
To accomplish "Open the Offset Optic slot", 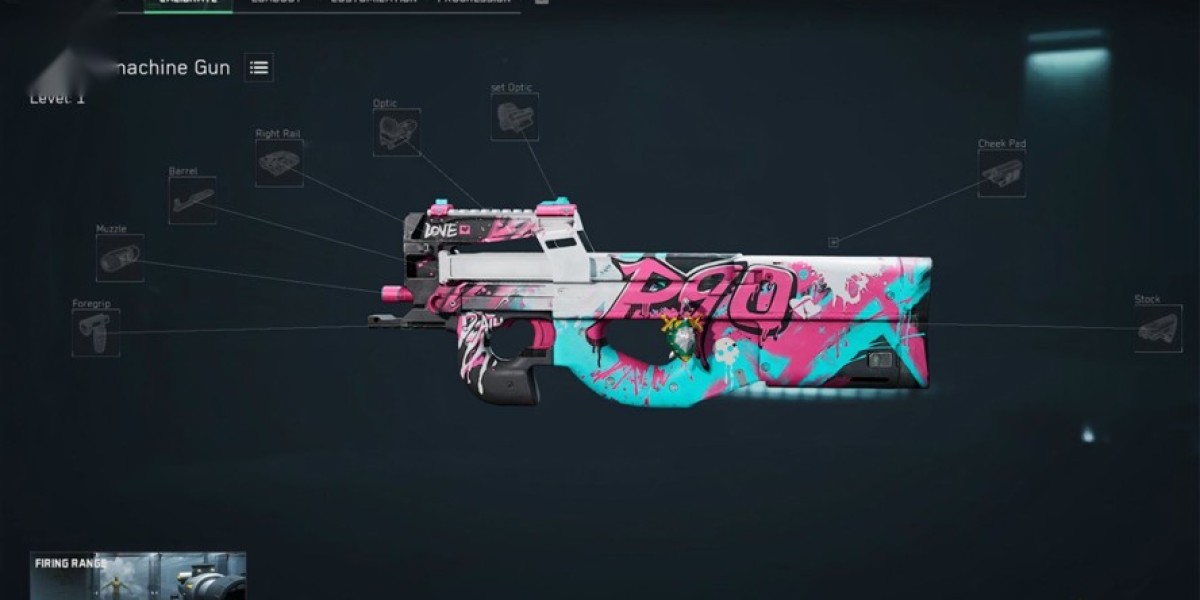I will 515,117.
